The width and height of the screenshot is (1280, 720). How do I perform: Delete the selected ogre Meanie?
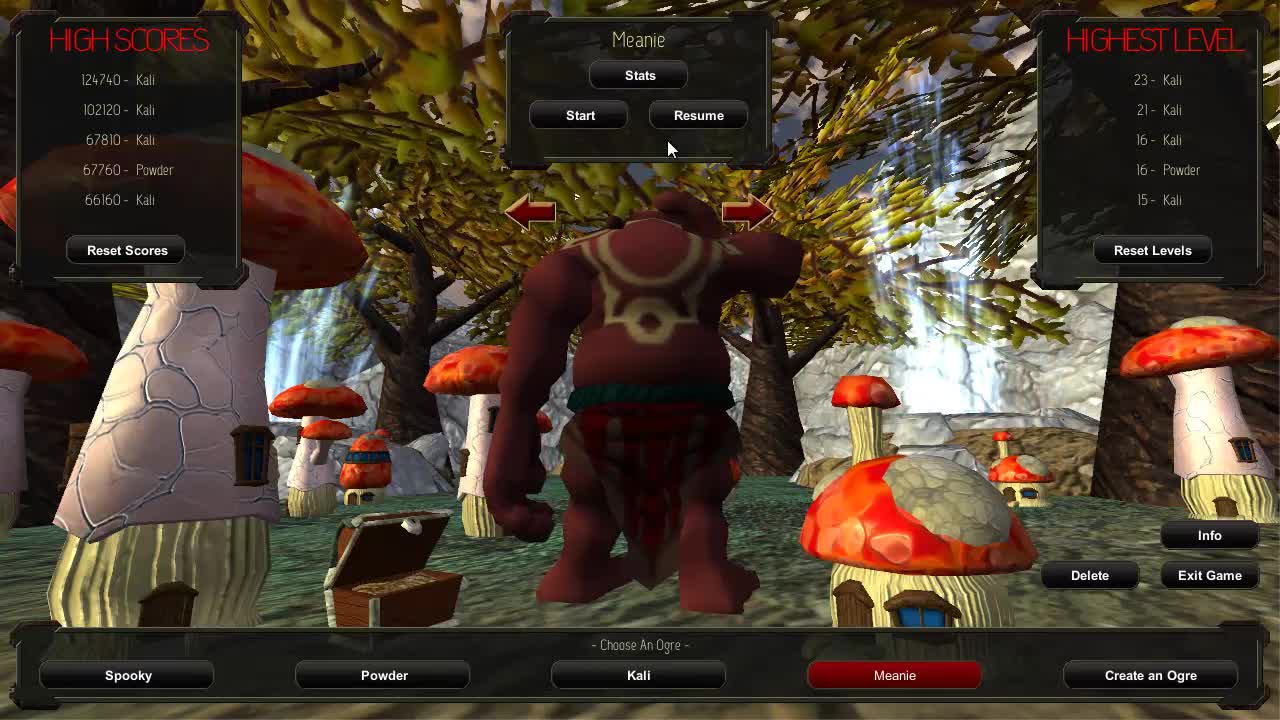pyautogui.click(x=1090, y=575)
